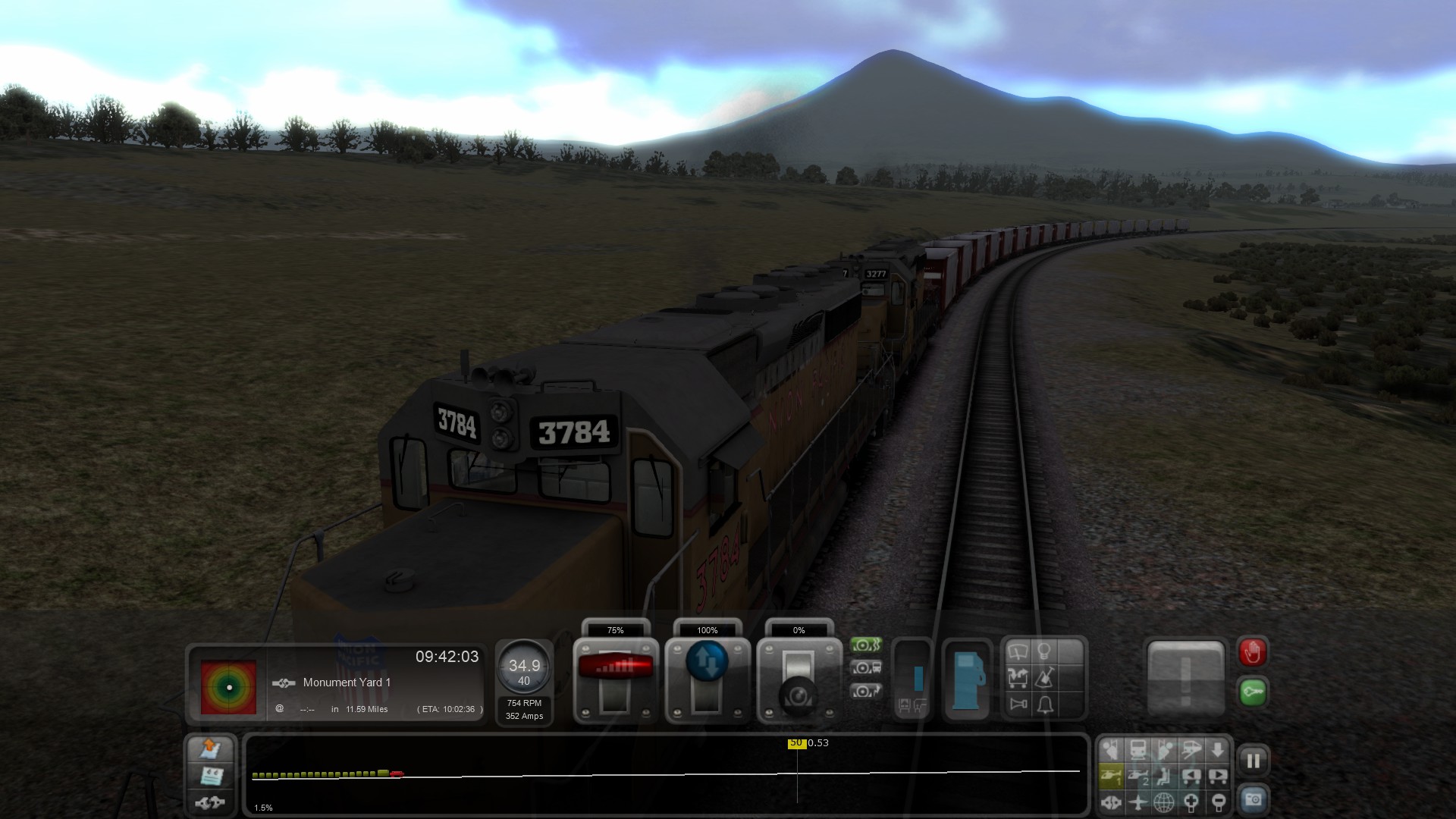Image resolution: width=1456 pixels, height=819 pixels.
Task: Switch to the cab seat camera view
Action: tap(1164, 776)
